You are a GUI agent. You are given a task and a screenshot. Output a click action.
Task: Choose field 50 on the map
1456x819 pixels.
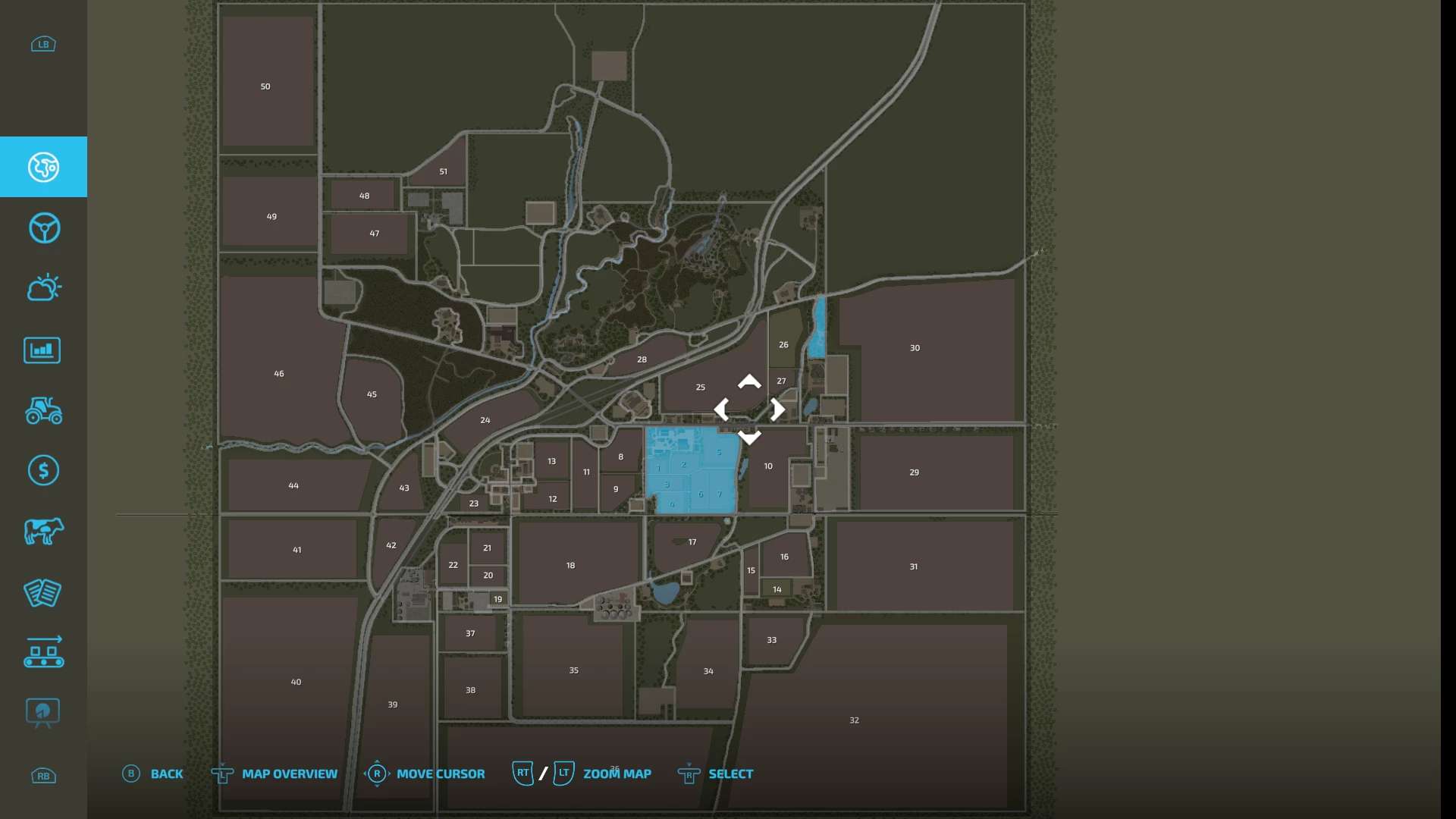tap(265, 86)
